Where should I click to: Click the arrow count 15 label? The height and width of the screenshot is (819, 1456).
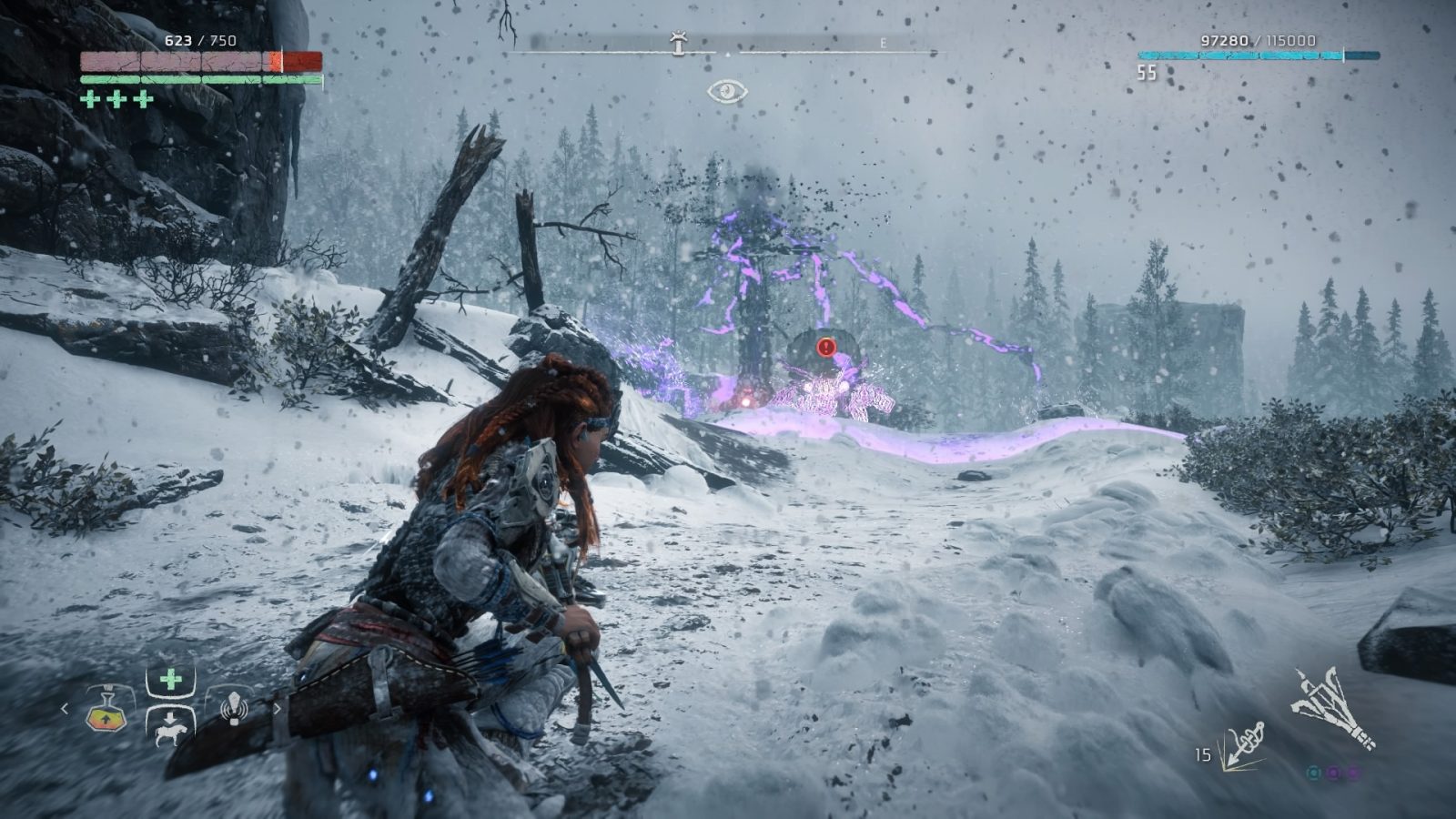click(1202, 753)
